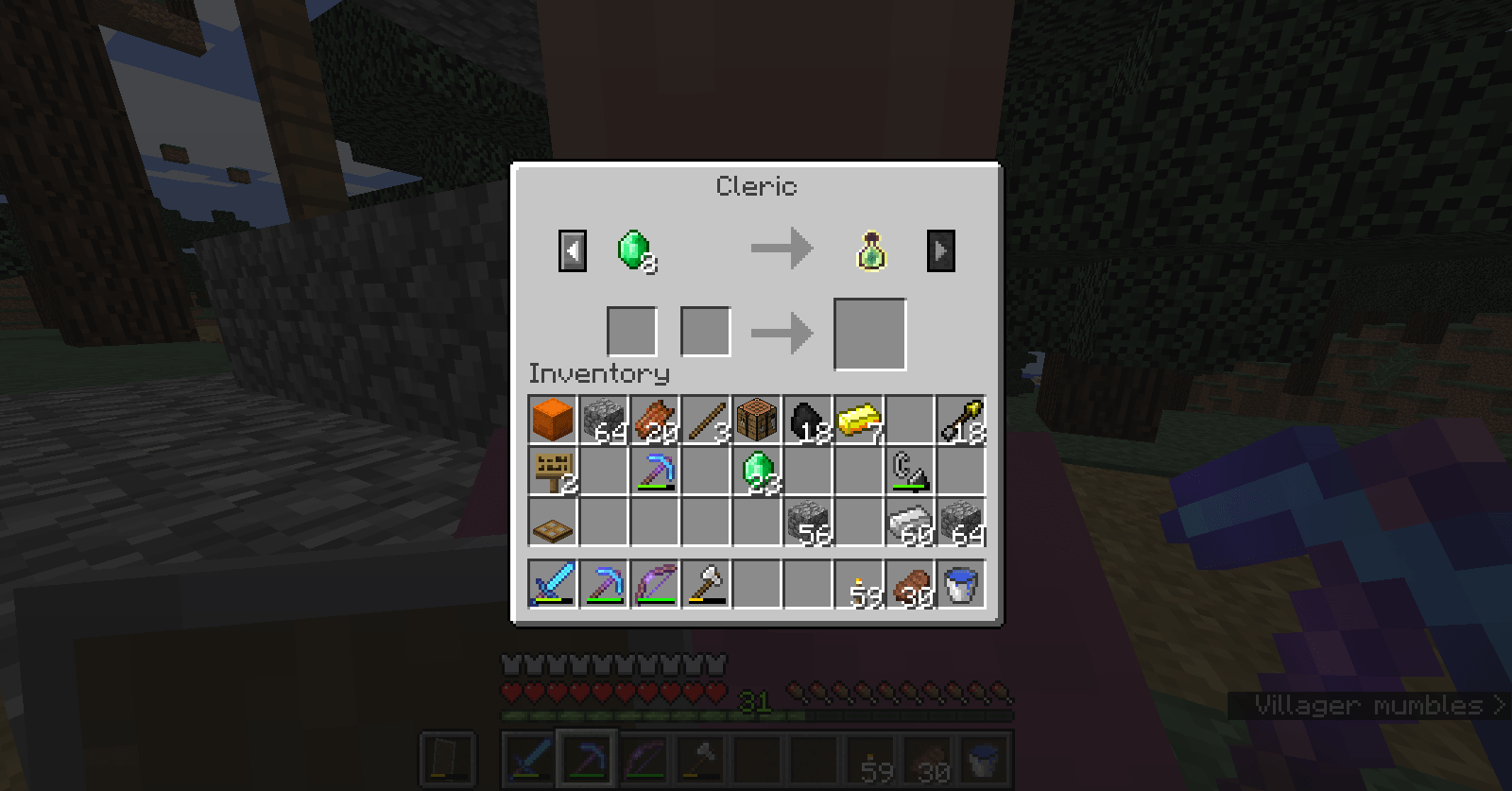Viewport: 1512px width, 791px height.
Task: View the next villager trade
Action: [x=940, y=249]
